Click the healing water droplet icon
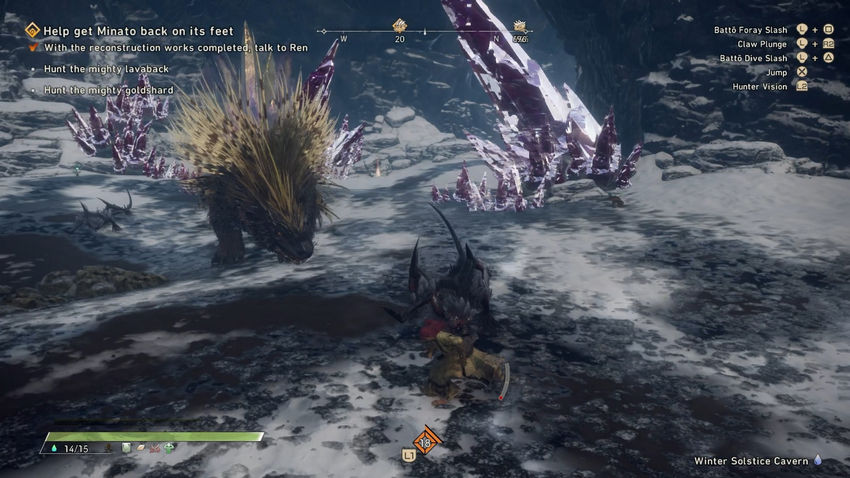The image size is (850, 478). pyautogui.click(x=52, y=449)
